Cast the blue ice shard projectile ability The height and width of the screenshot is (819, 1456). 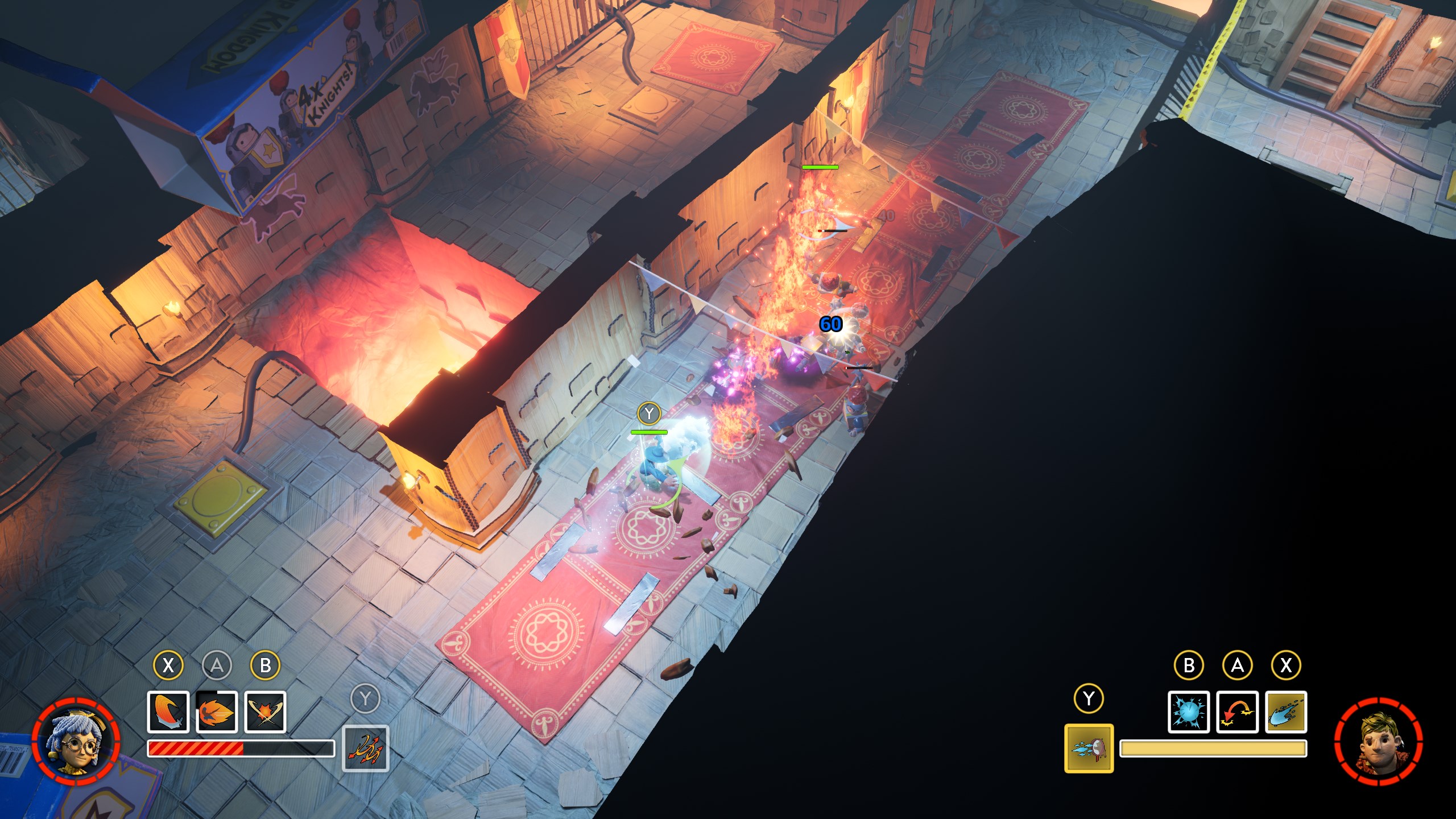coord(1286,712)
